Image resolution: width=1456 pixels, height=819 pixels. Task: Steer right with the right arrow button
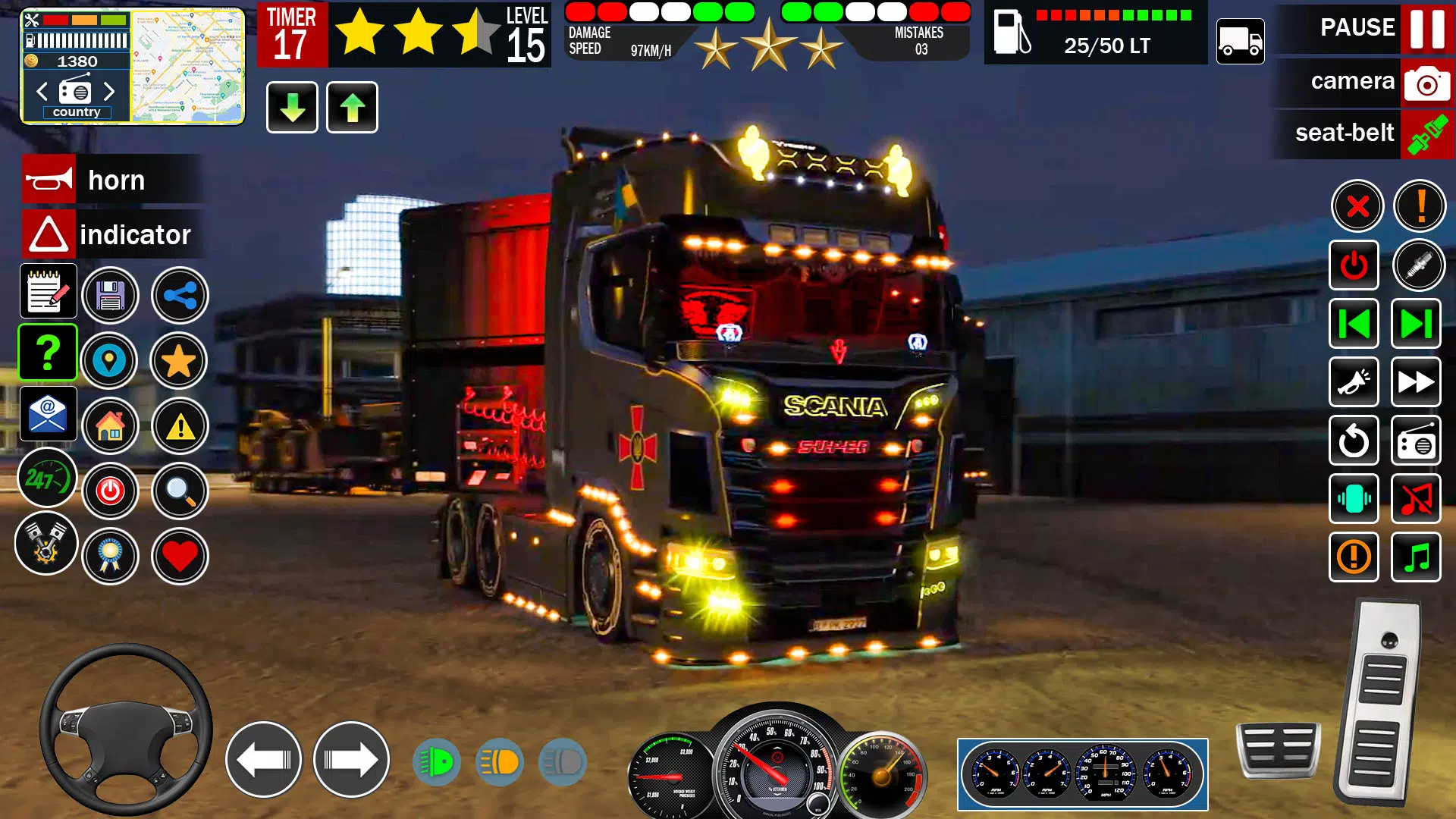point(351,760)
